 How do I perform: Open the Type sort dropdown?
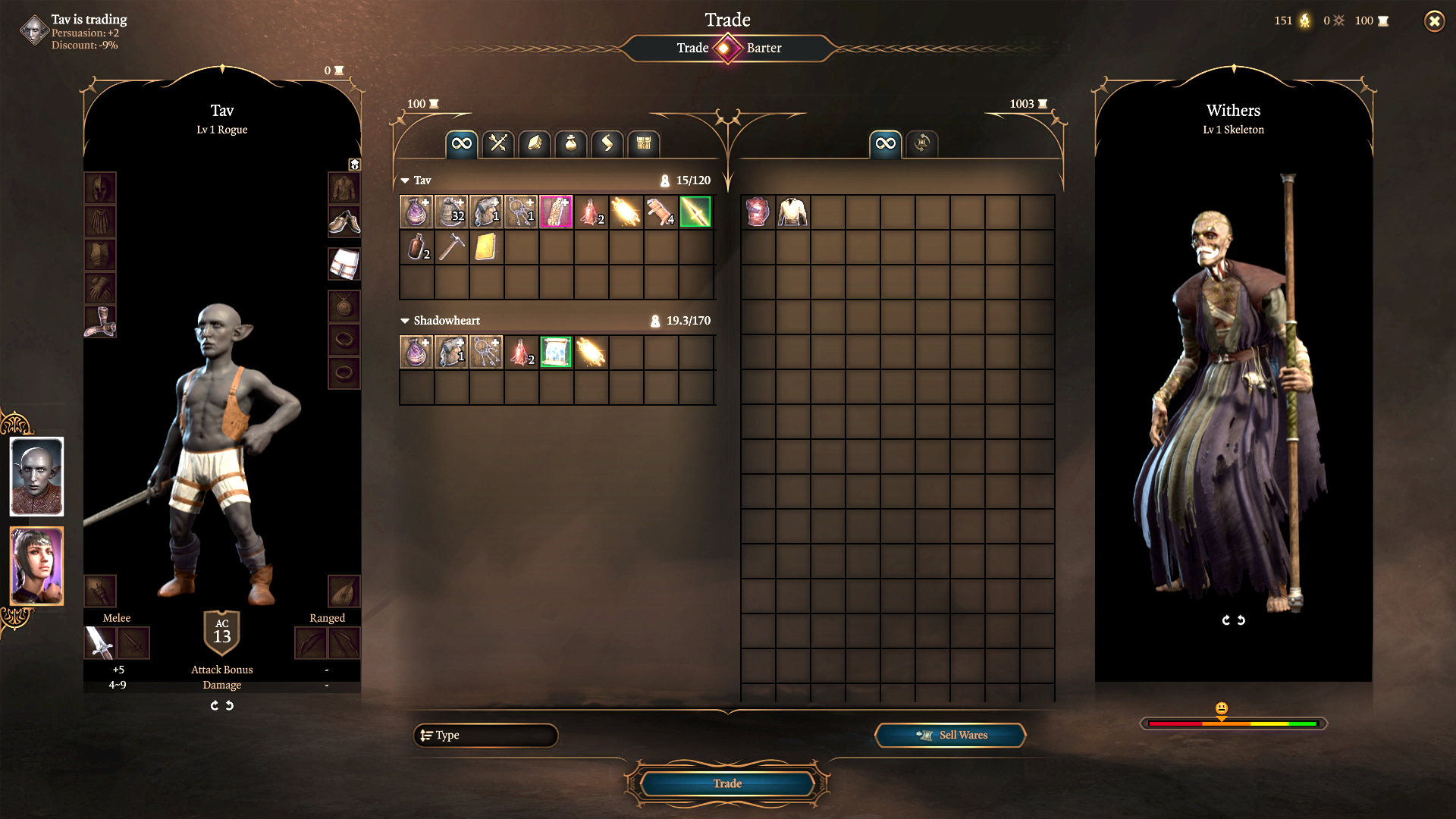(x=485, y=735)
